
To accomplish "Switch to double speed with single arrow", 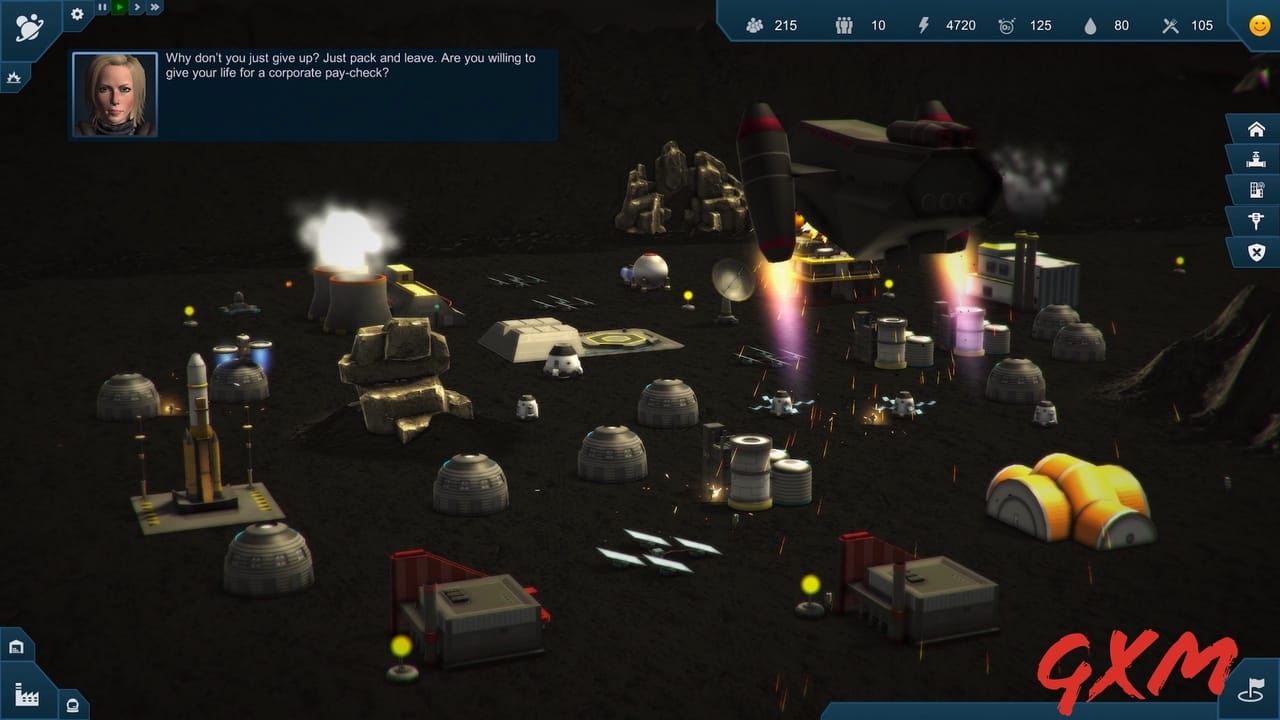I will (x=139, y=7).
